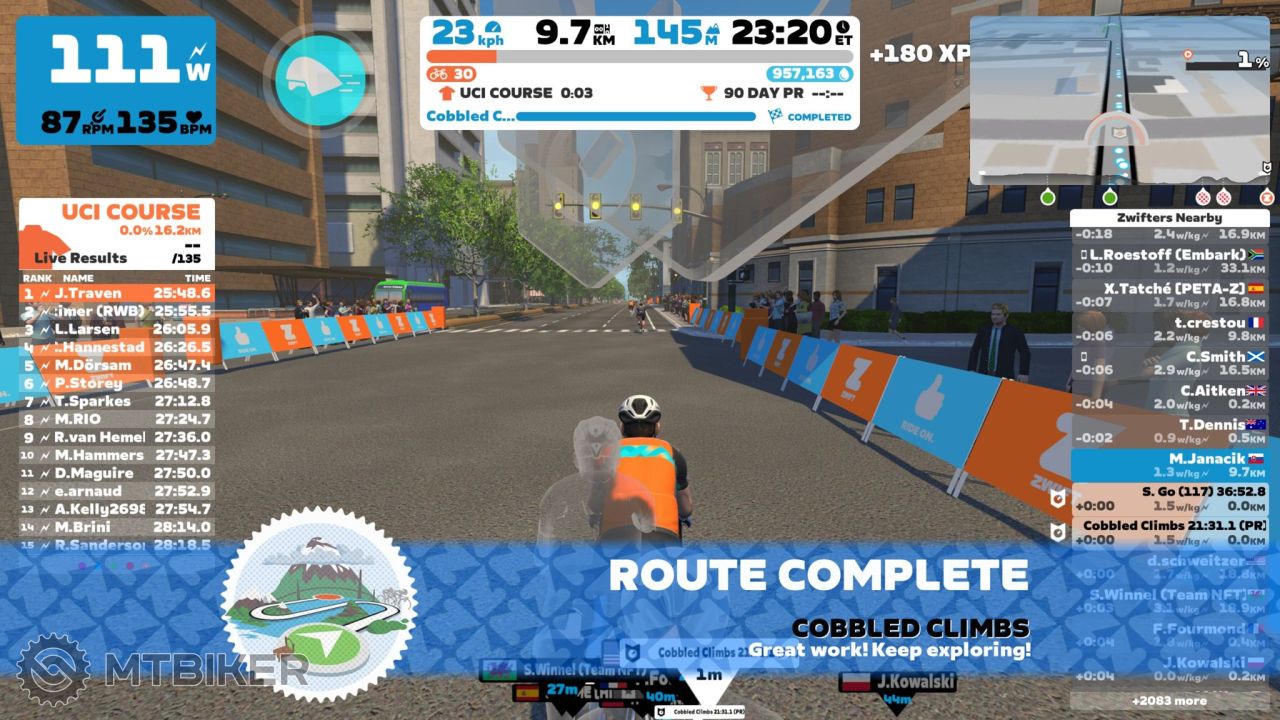Choose L.Larsen in the leaderboard
Viewport: 1280px width, 720px height.
116,329
